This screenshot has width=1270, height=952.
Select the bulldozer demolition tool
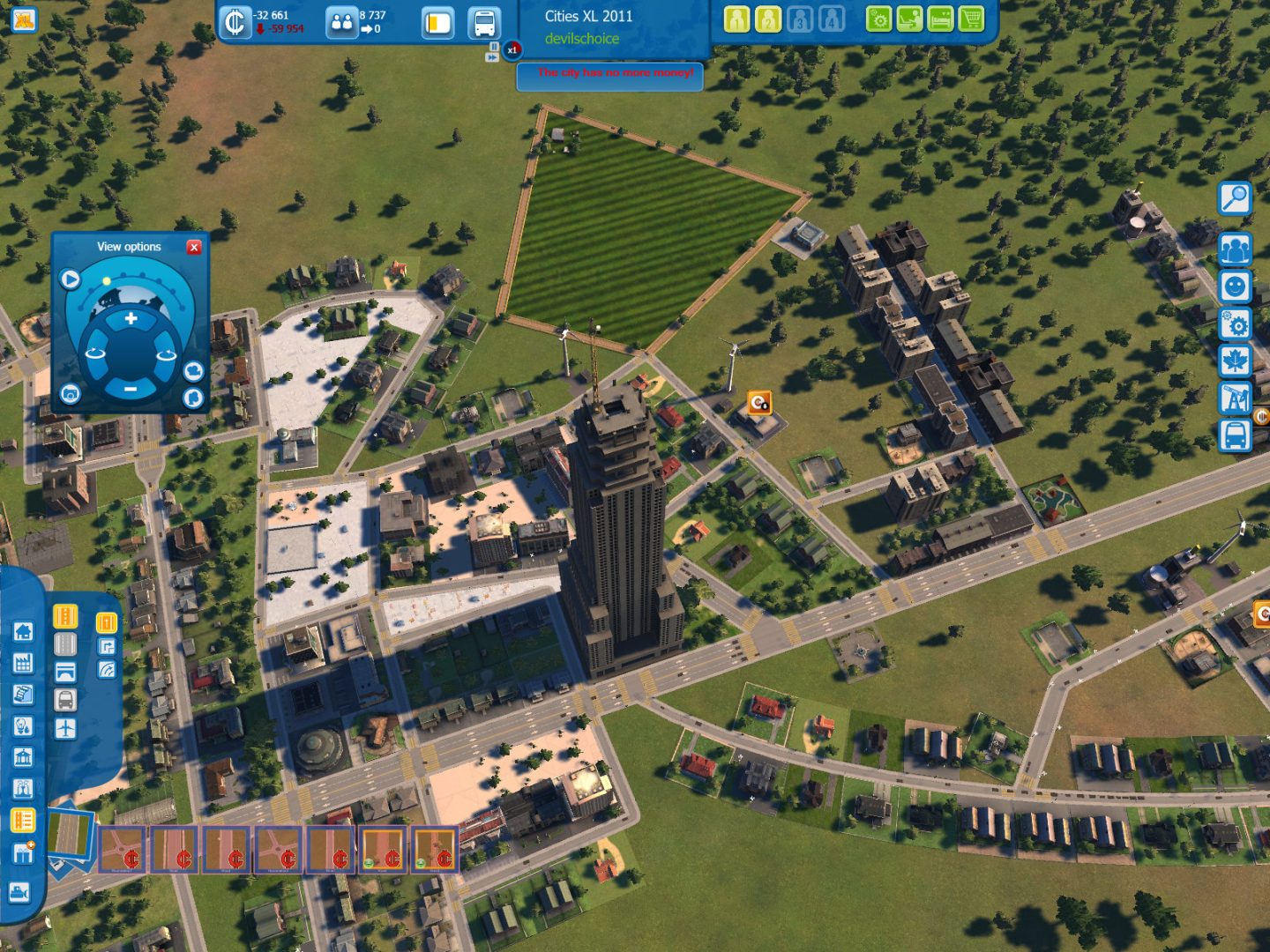(22, 890)
